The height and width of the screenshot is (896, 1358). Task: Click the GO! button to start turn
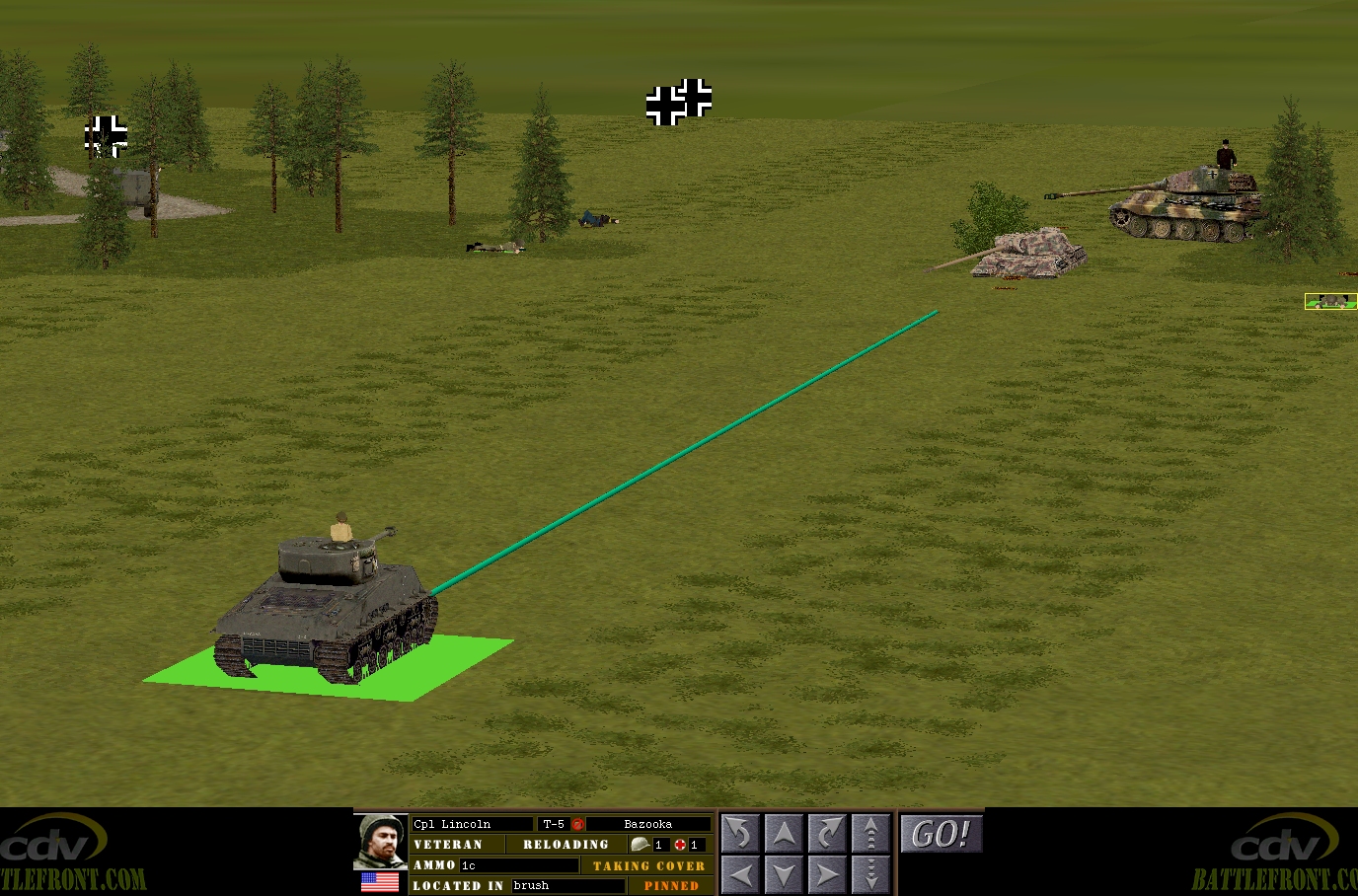pyautogui.click(x=942, y=835)
